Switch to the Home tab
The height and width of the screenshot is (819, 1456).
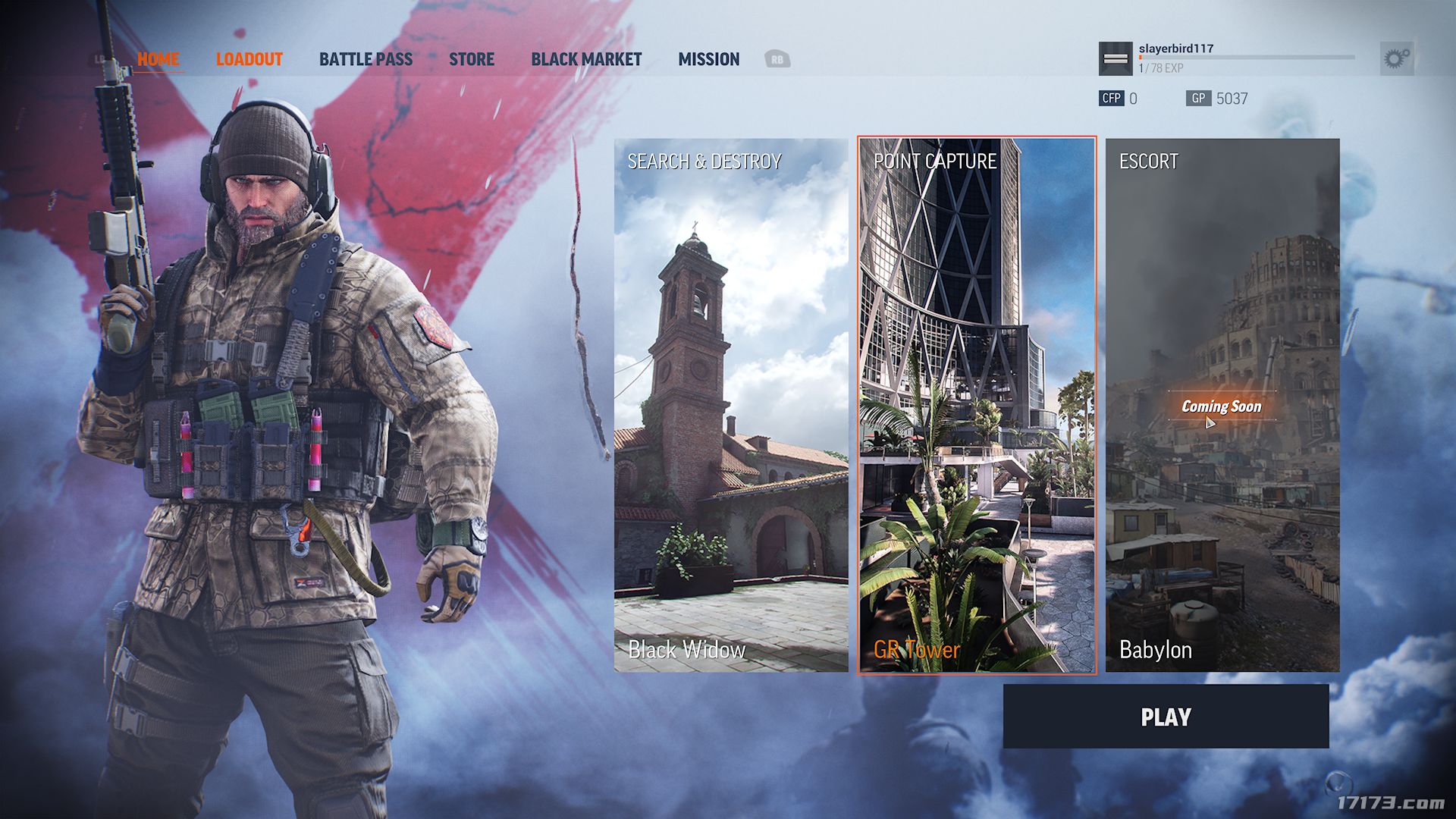tap(158, 59)
